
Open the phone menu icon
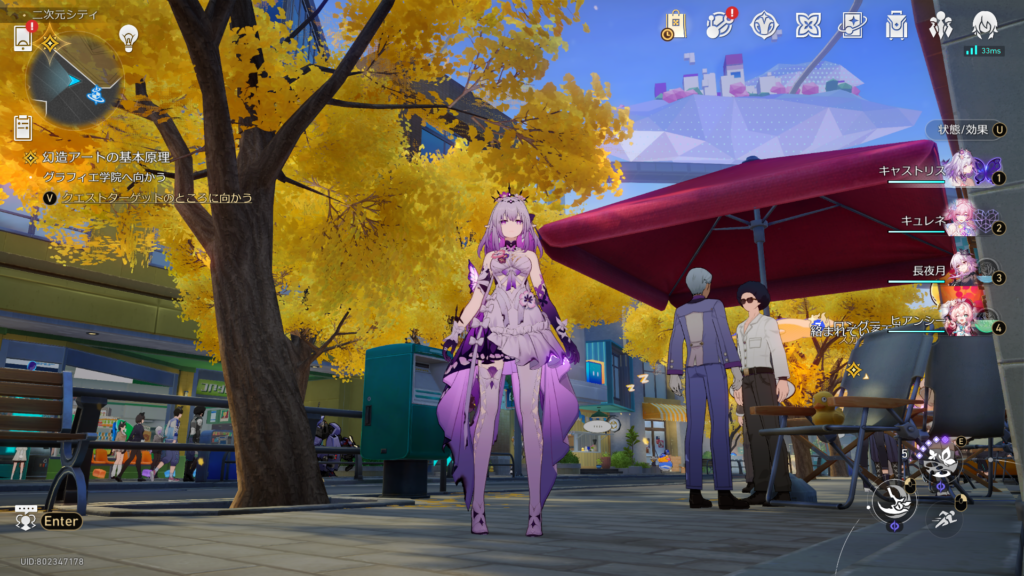[x=24, y=37]
